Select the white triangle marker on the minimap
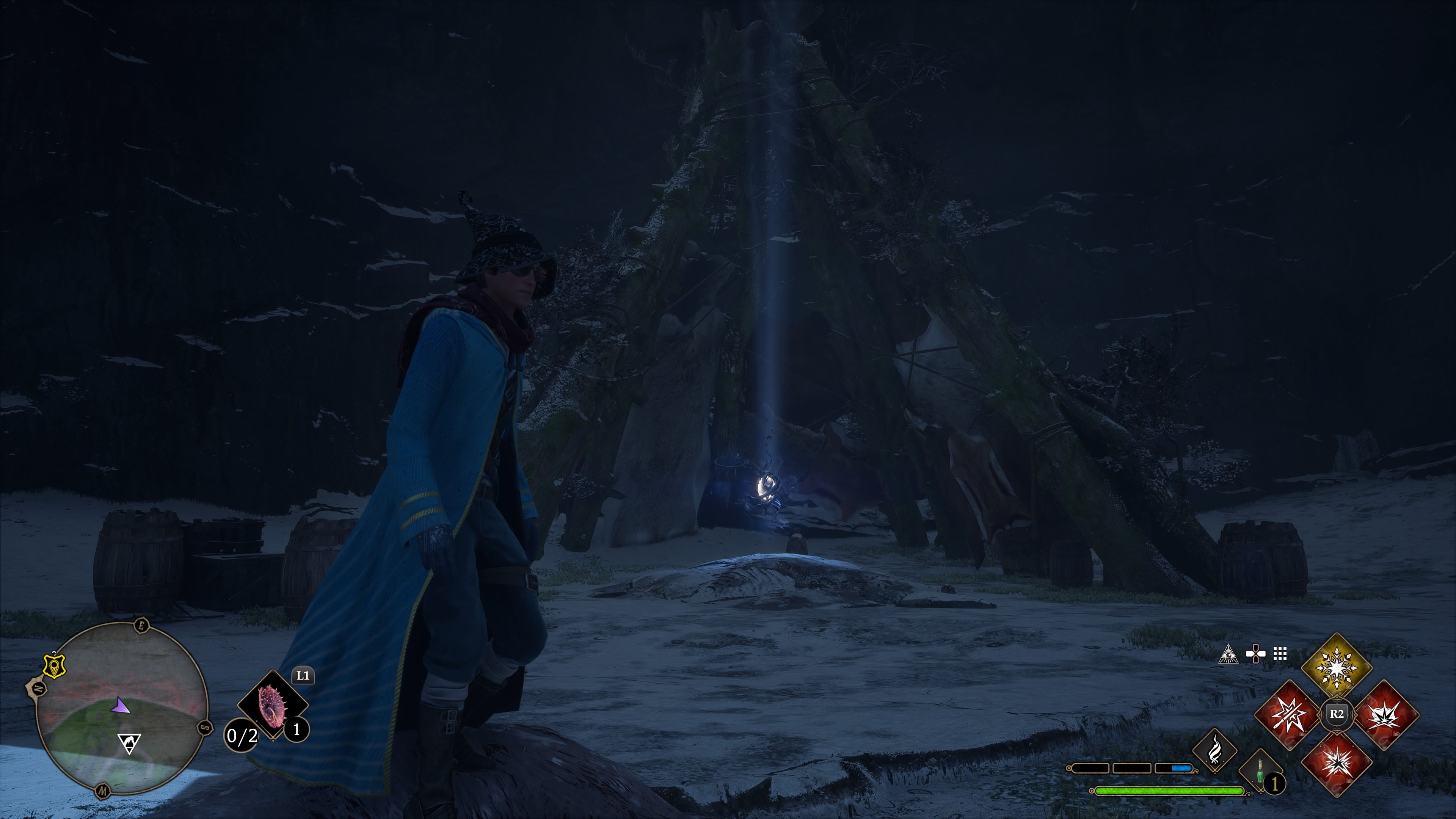This screenshot has height=819, width=1456. 129,743
